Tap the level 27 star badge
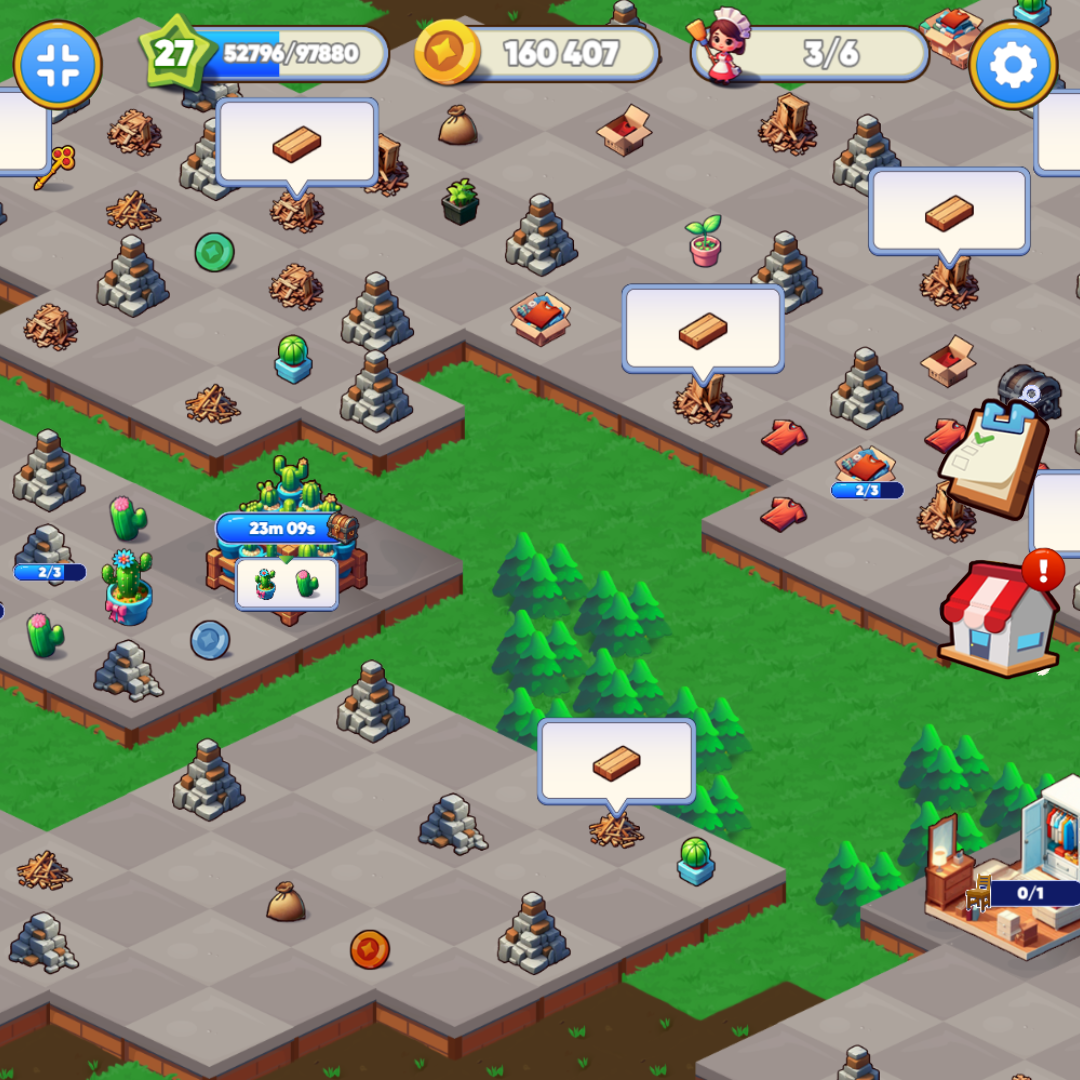This screenshot has width=1080, height=1080. tap(174, 54)
